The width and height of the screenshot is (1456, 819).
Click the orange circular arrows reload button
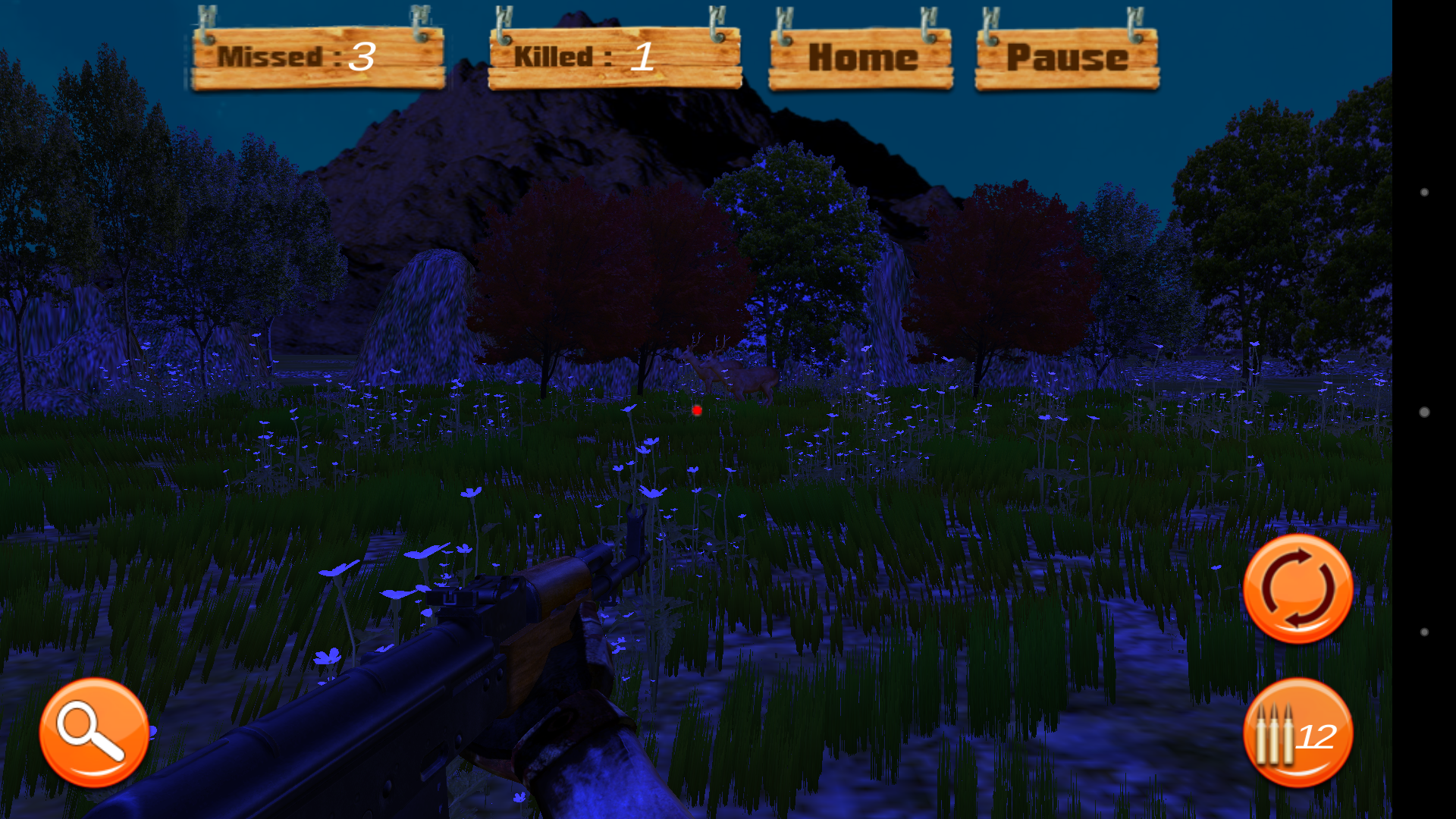click(1298, 588)
